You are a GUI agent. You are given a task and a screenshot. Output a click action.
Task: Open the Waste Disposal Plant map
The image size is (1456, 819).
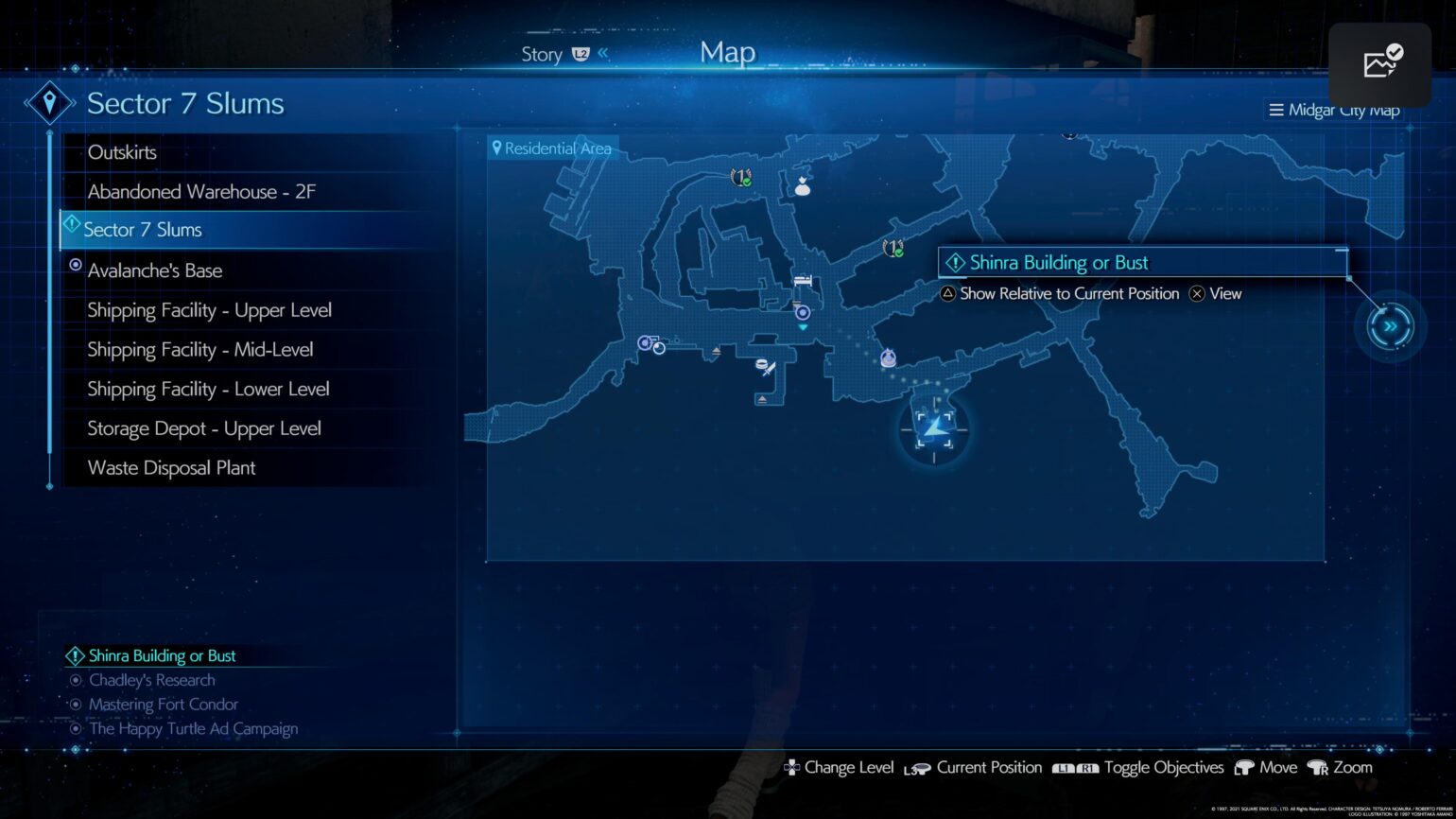(x=171, y=468)
